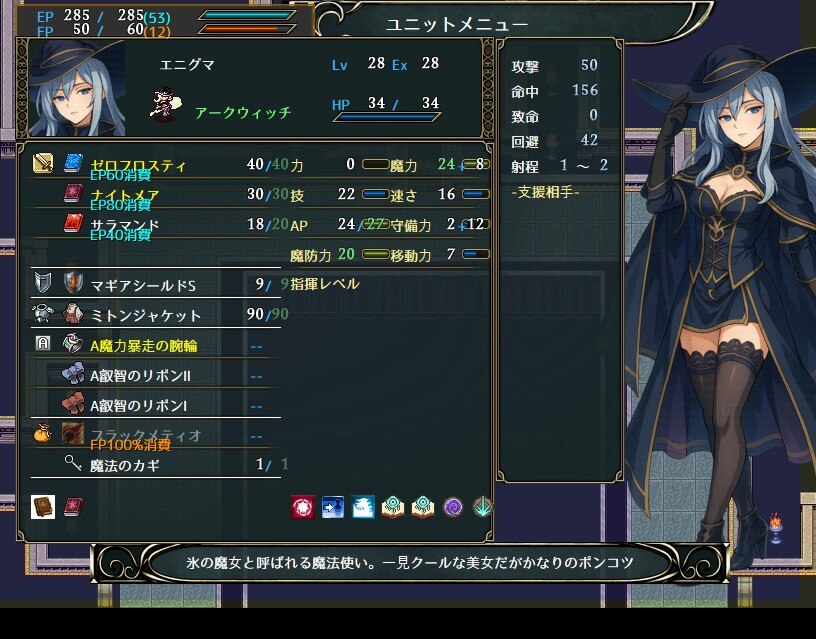This screenshot has height=639, width=816.
Task: Select the 支援相手 support partner entry
Action: [x=545, y=191]
